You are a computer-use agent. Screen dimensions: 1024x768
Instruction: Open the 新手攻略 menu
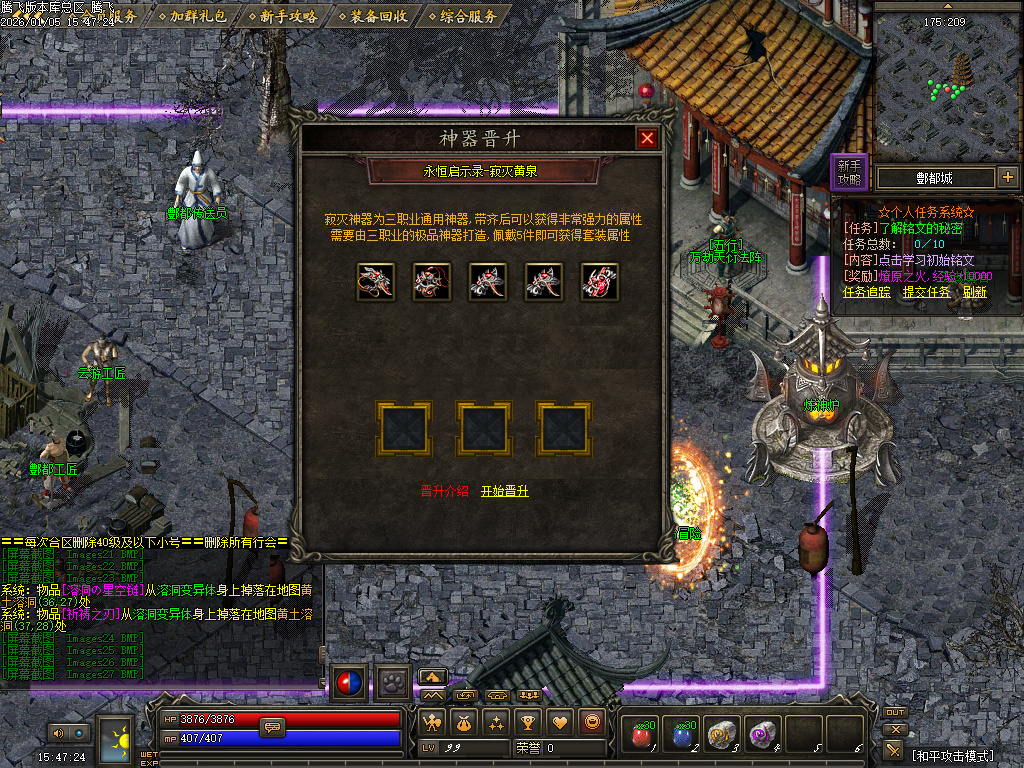288,16
